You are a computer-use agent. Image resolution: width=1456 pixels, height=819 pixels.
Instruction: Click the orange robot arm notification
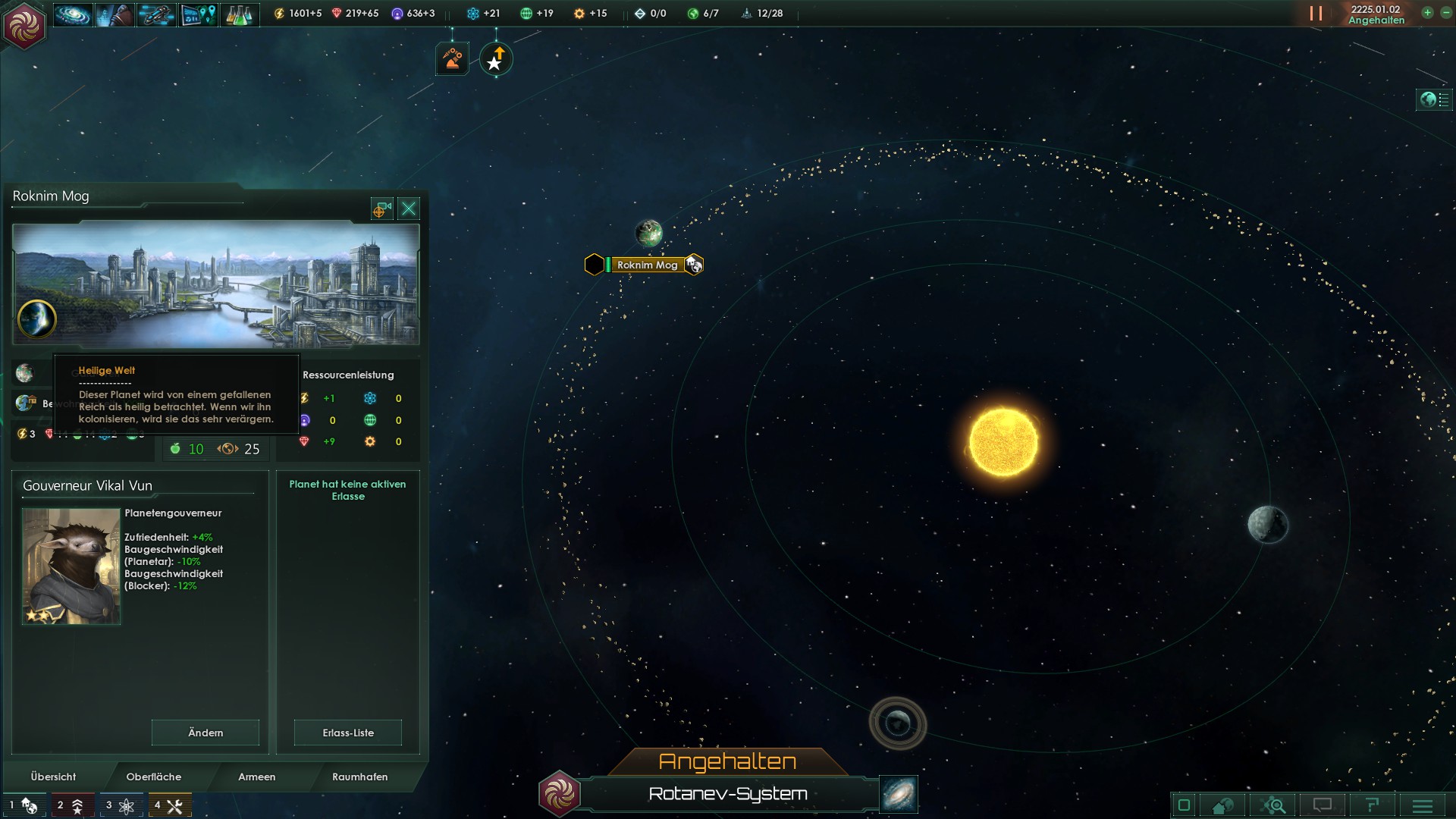tap(452, 59)
